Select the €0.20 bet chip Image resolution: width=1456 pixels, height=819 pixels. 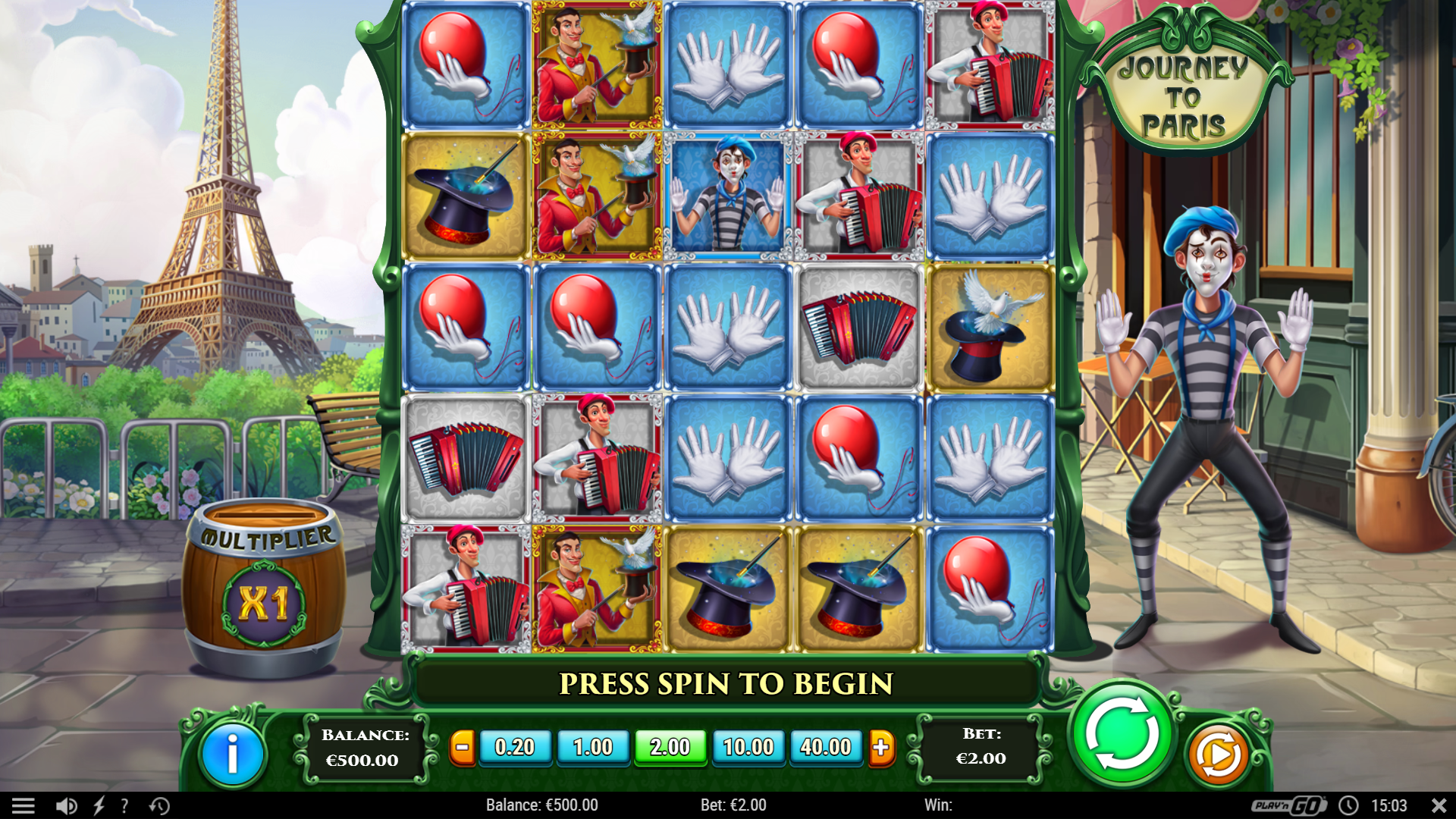click(x=515, y=747)
